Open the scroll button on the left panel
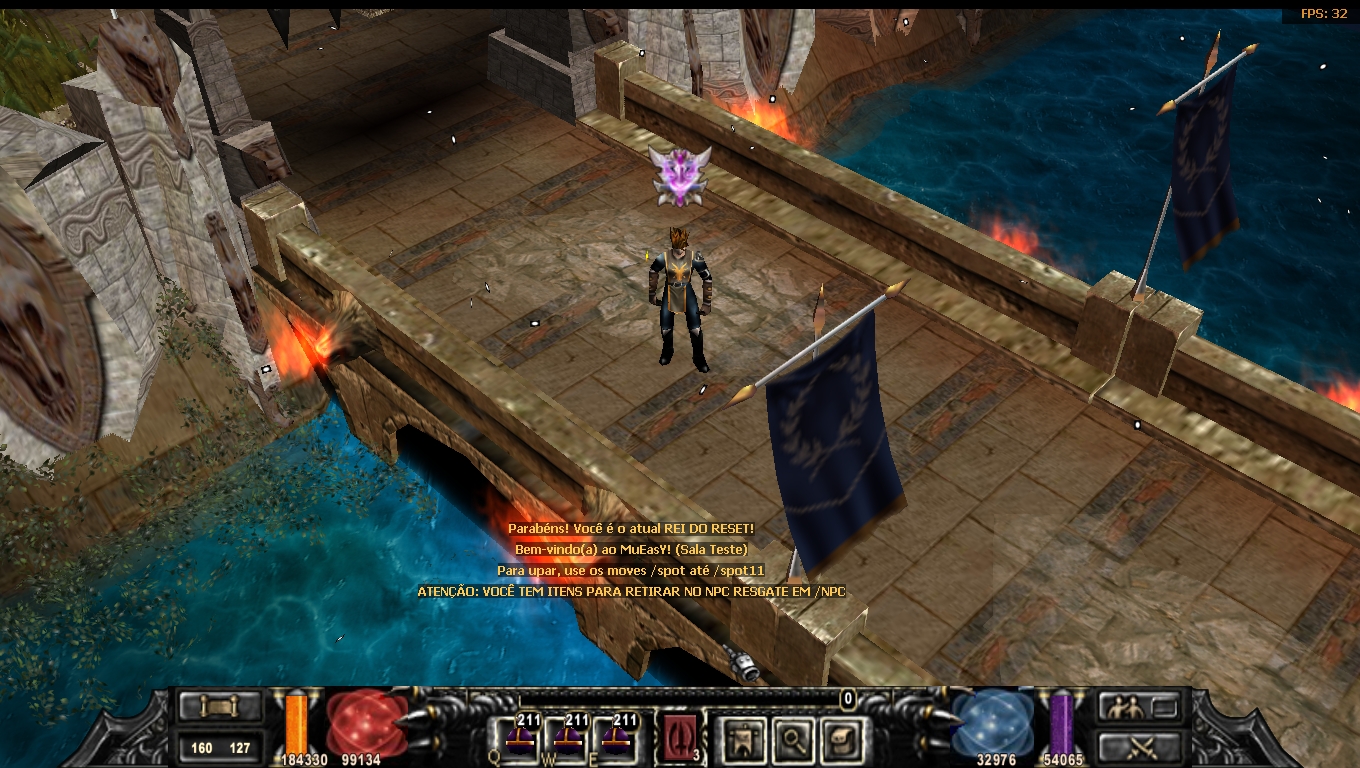The height and width of the screenshot is (768, 1360). (x=219, y=707)
